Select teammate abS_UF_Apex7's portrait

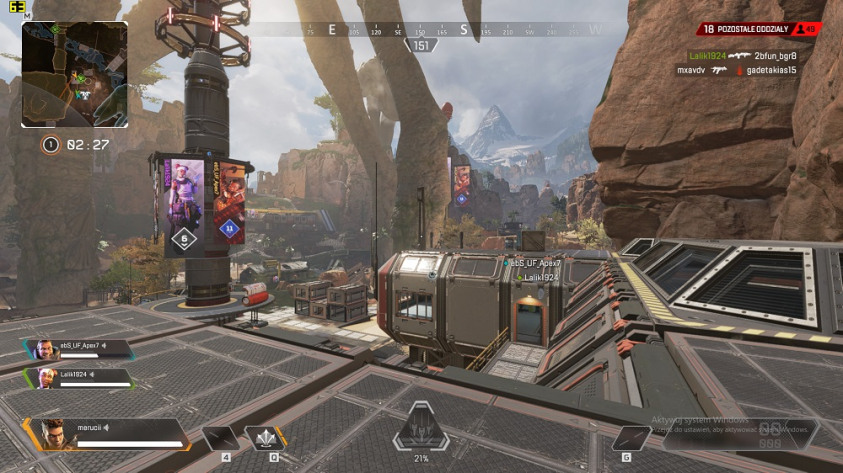(x=44, y=349)
